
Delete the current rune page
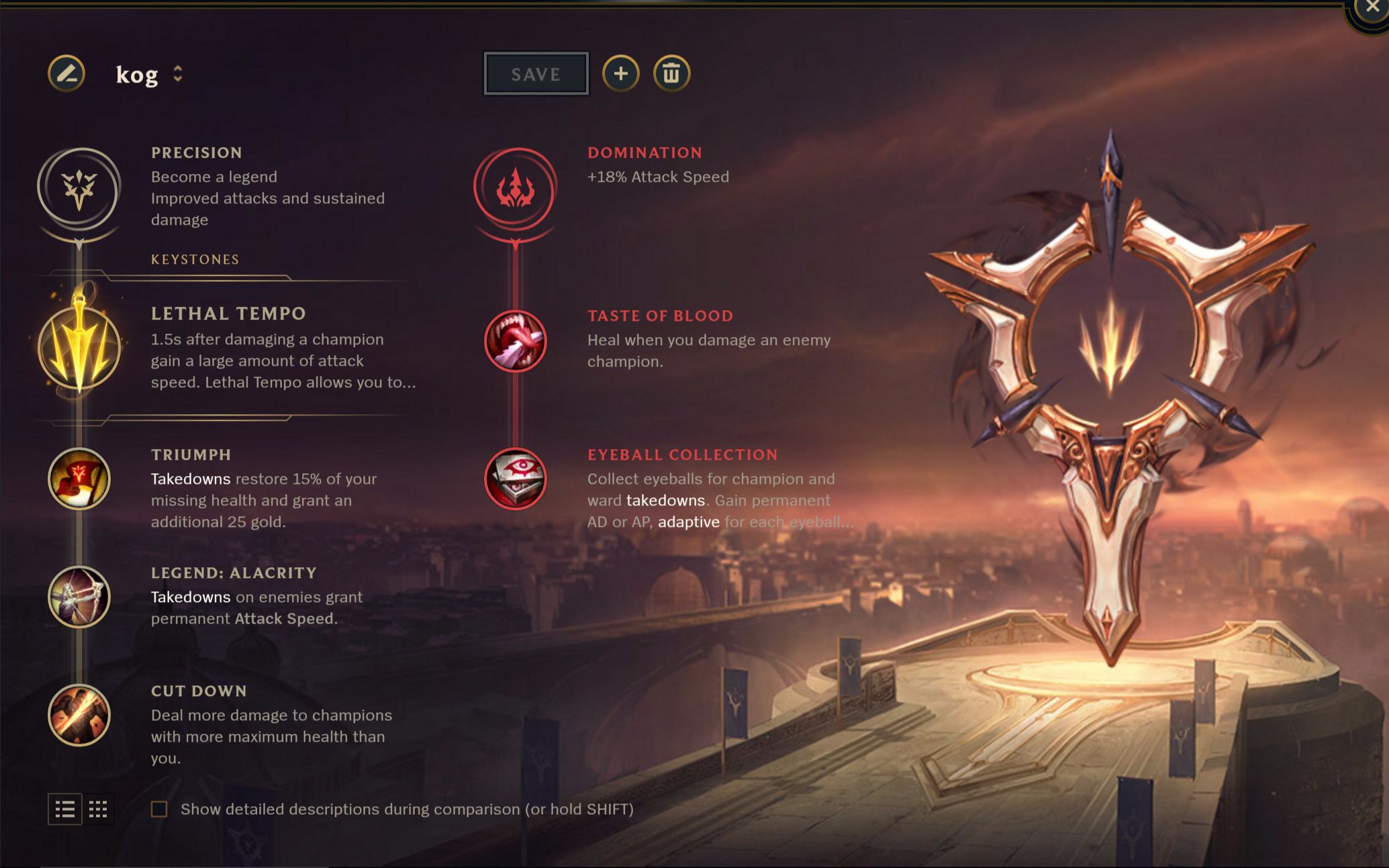tap(671, 73)
